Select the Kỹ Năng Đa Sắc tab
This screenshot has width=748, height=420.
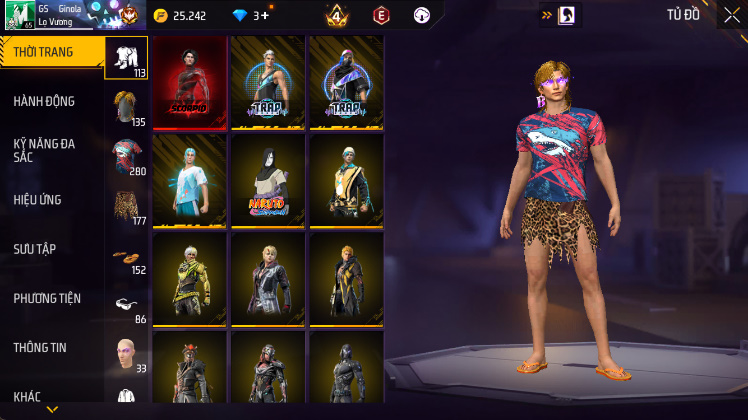click(45, 150)
